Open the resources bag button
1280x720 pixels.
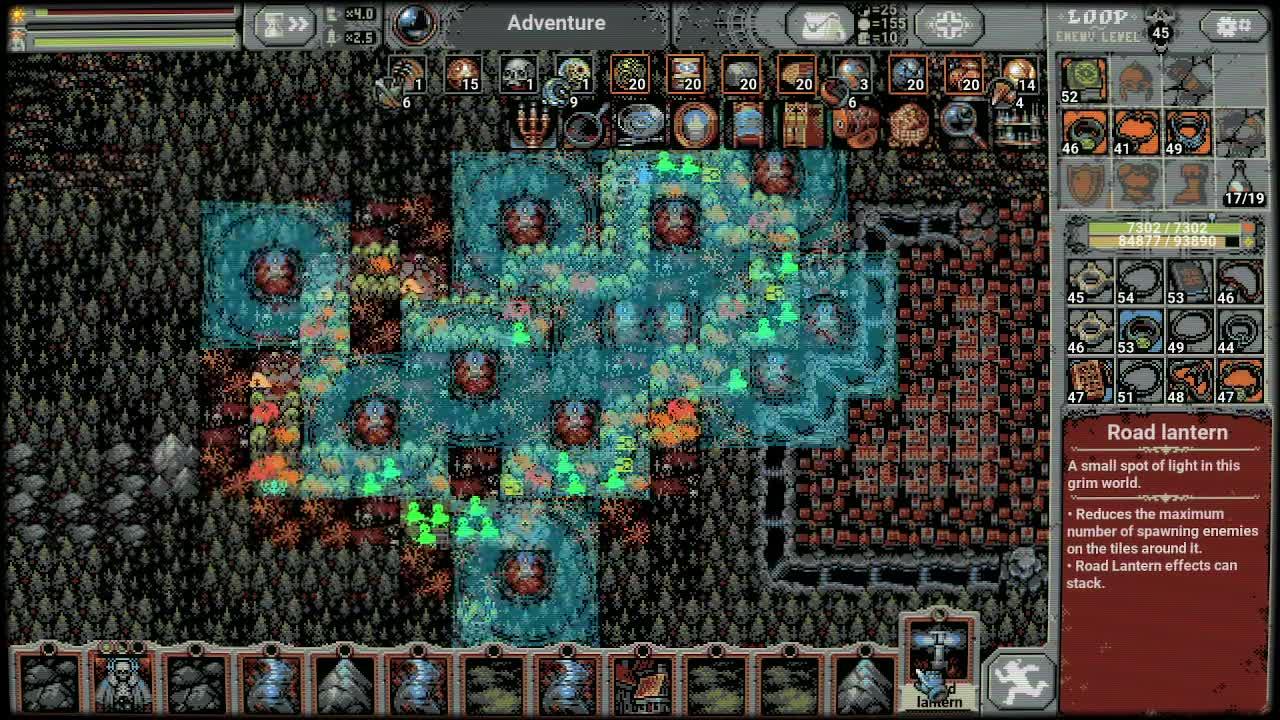click(820, 25)
